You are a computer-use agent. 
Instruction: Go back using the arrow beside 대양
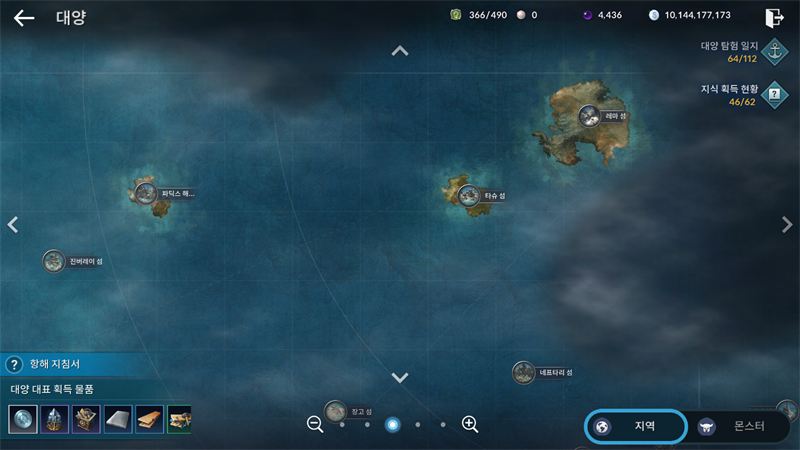coord(24,18)
